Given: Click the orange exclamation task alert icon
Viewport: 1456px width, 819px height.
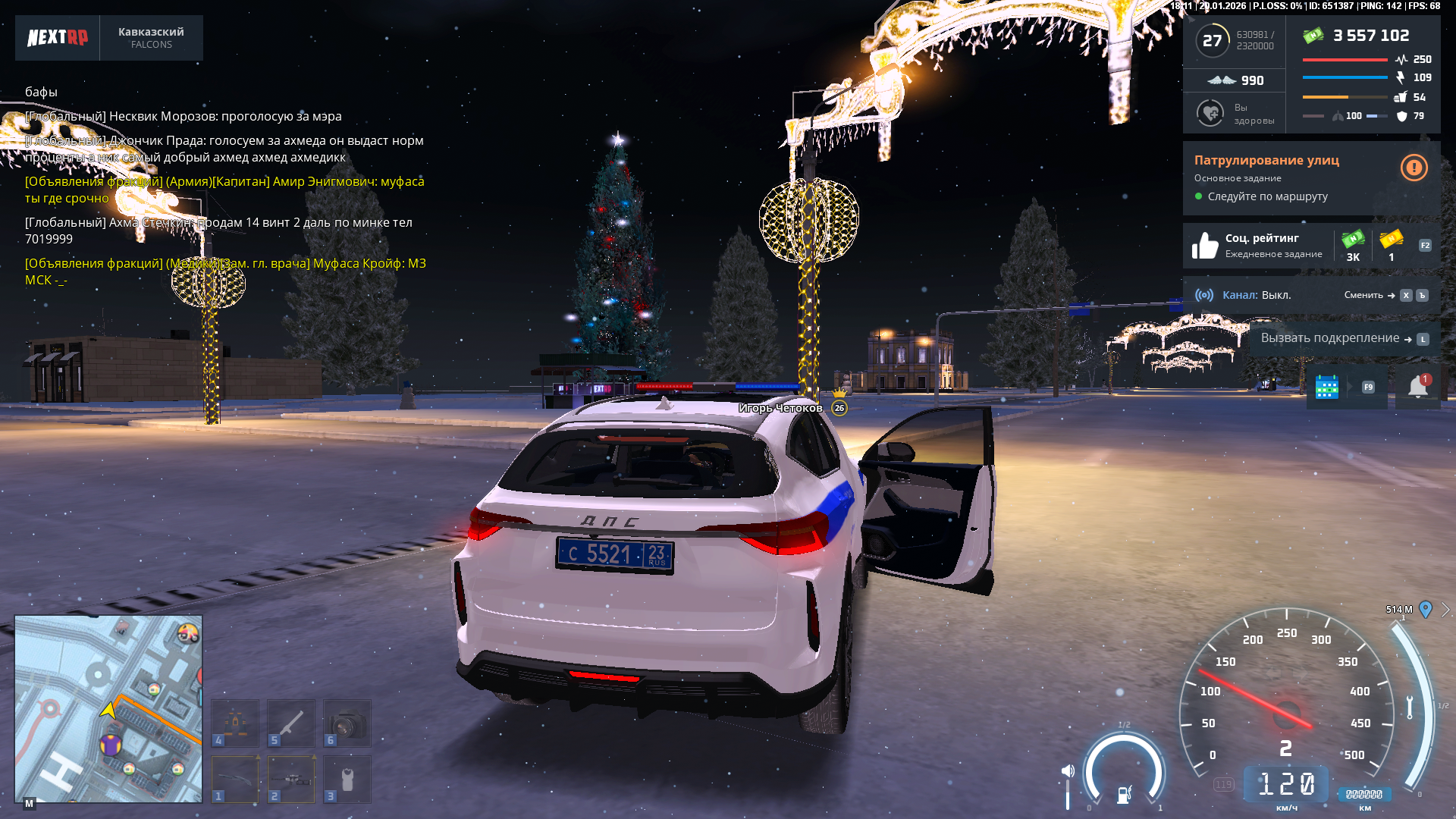Looking at the screenshot, I should (1414, 168).
